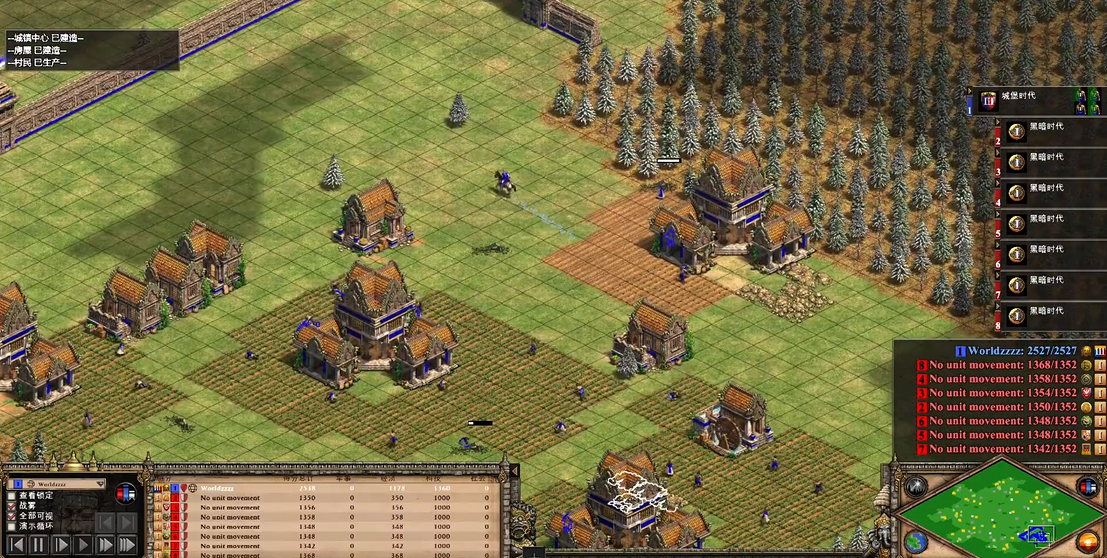
Task: Tick the 查看锁定 checkbox
Action: (12, 496)
